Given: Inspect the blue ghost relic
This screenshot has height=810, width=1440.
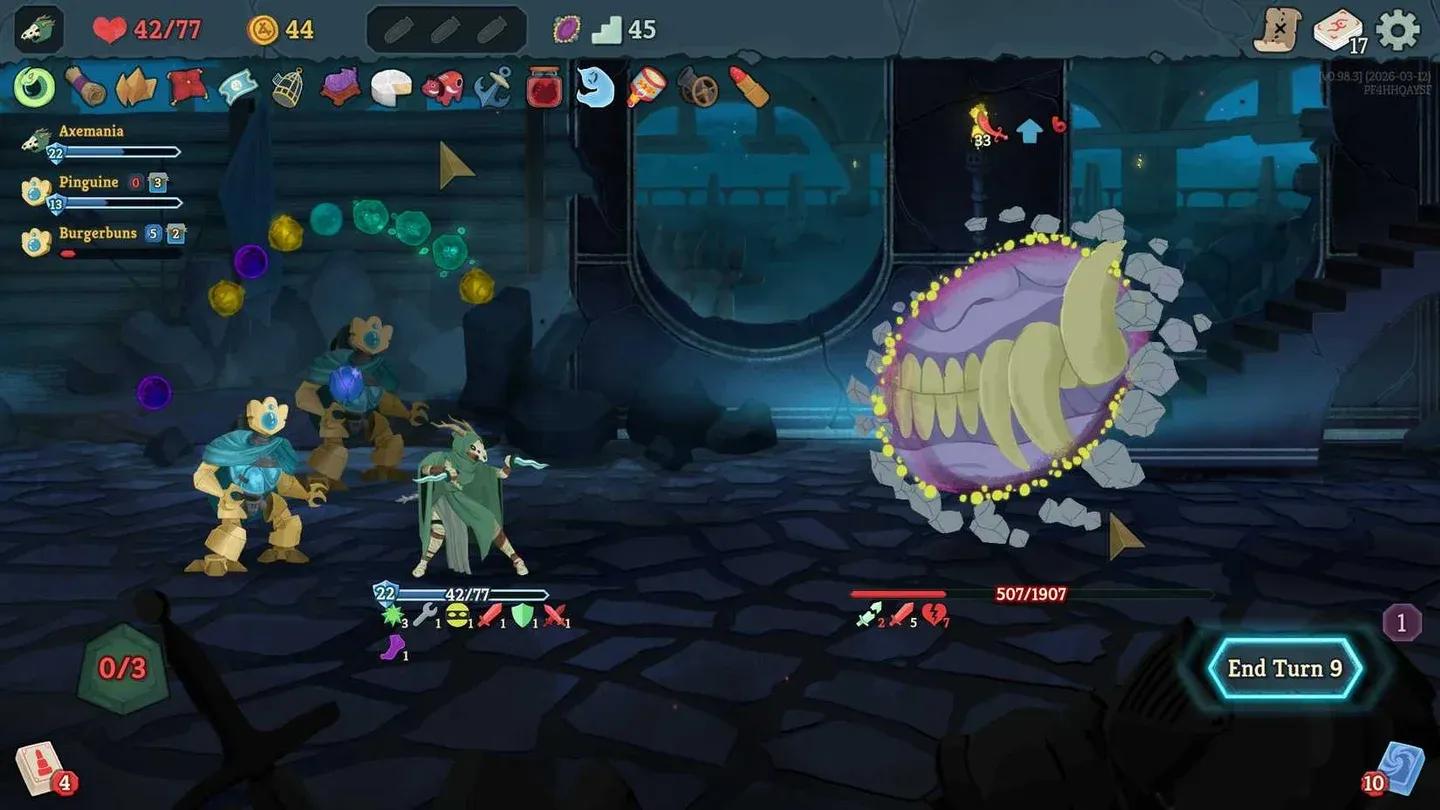Looking at the screenshot, I should [594, 88].
